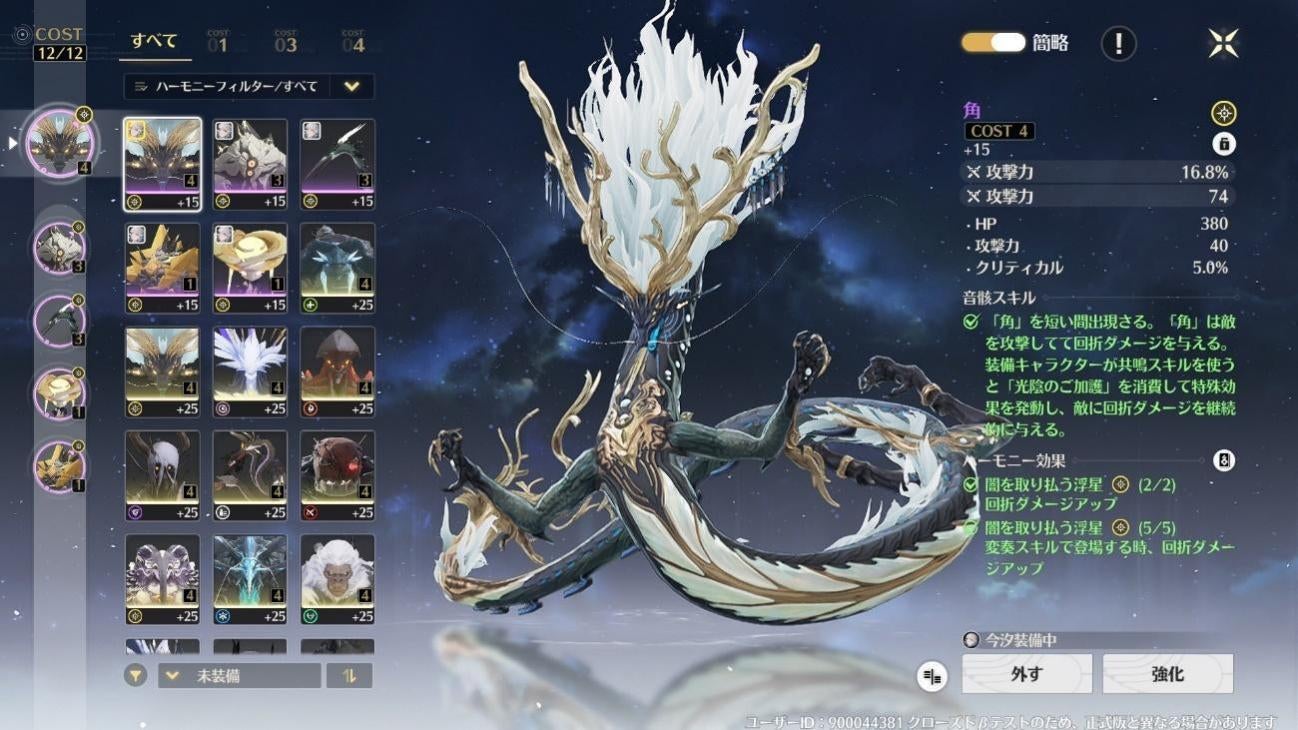The width and height of the screenshot is (1298, 730).
Task: Select the scythe echo thumbnail with +15
Action: pyautogui.click(x=337, y=164)
